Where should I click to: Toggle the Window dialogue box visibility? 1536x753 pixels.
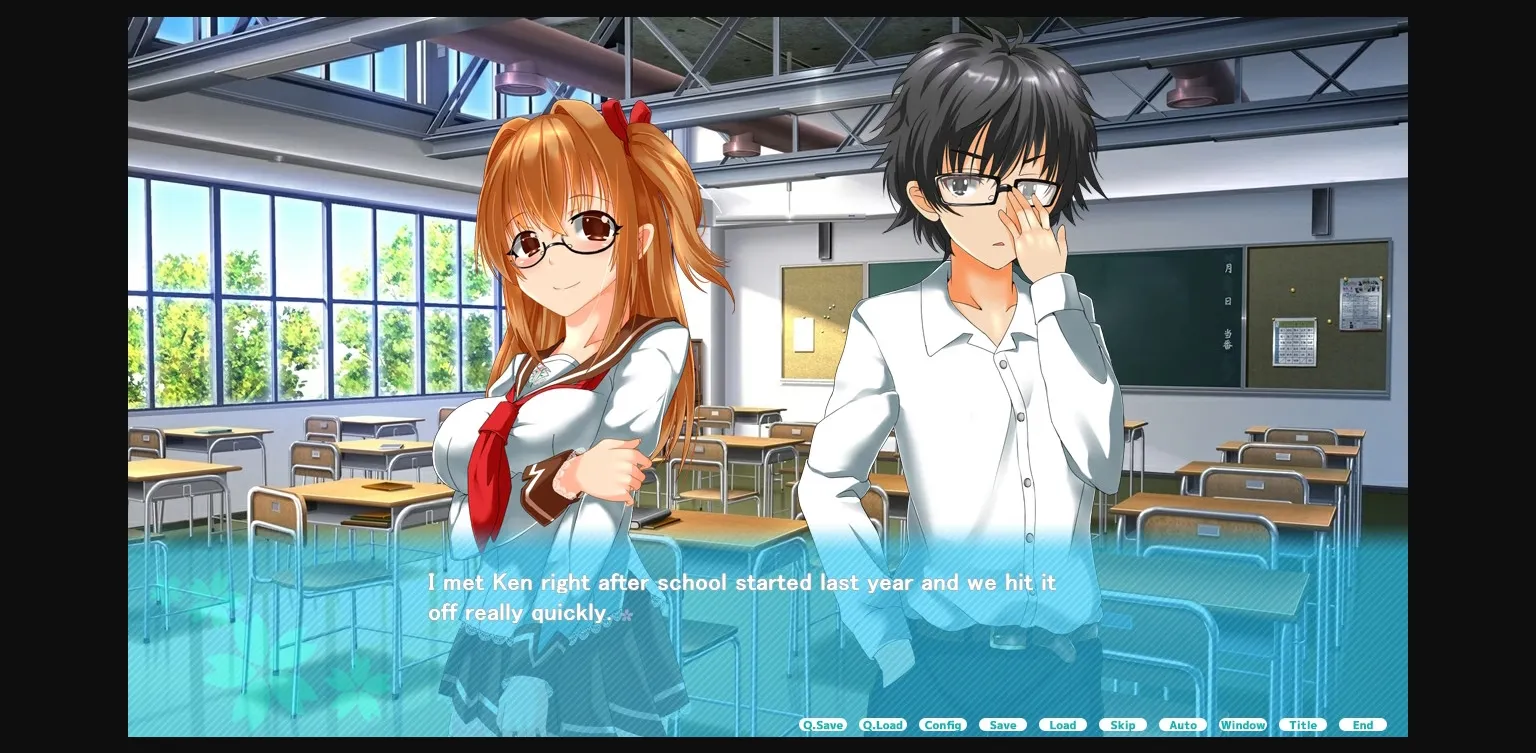(x=1242, y=725)
